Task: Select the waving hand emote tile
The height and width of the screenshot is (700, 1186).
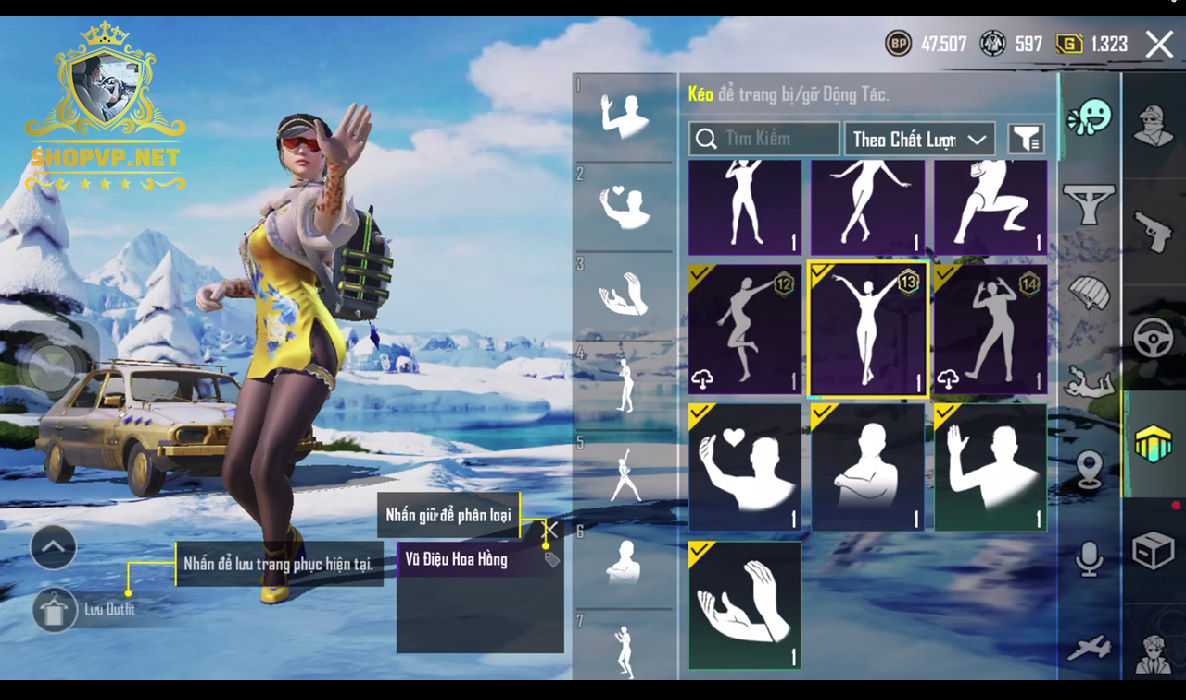Action: (990, 467)
